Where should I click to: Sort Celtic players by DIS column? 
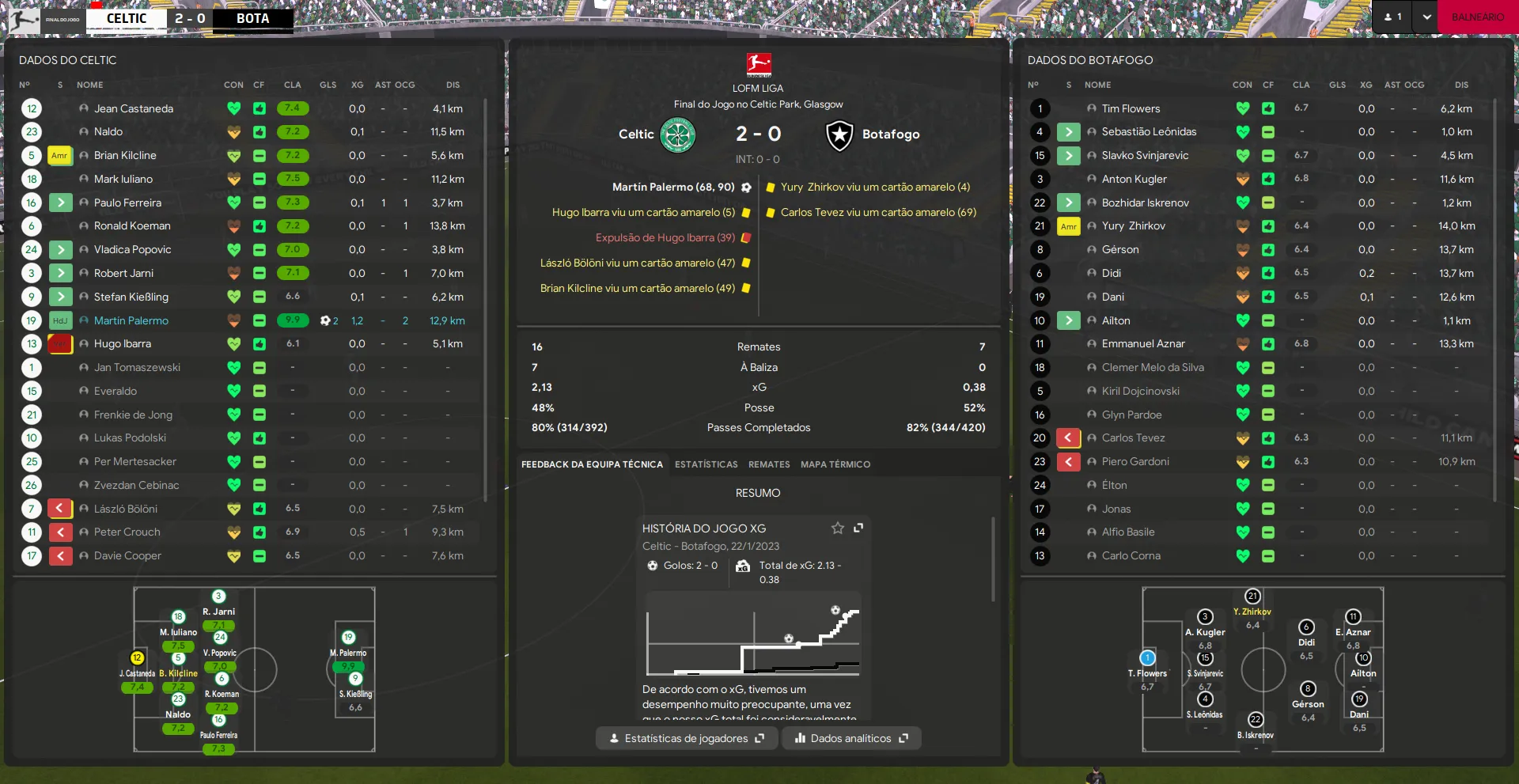click(x=453, y=85)
